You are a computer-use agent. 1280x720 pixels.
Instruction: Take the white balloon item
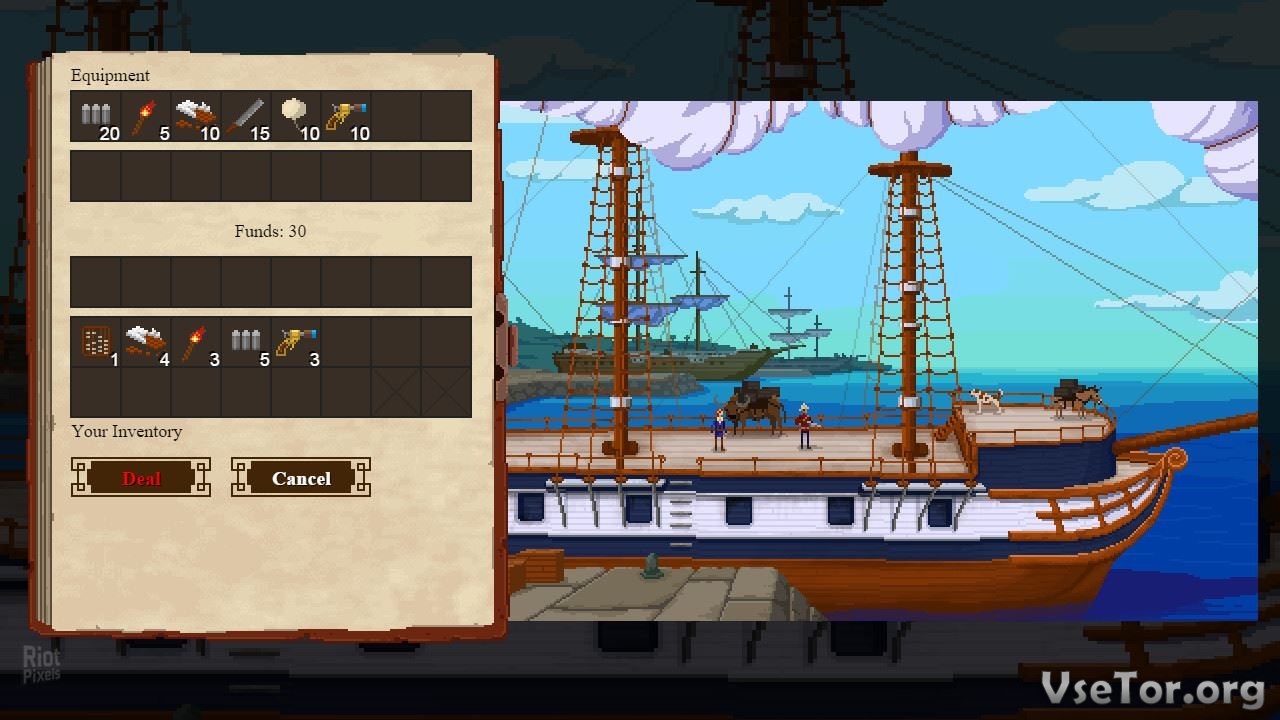[296, 116]
